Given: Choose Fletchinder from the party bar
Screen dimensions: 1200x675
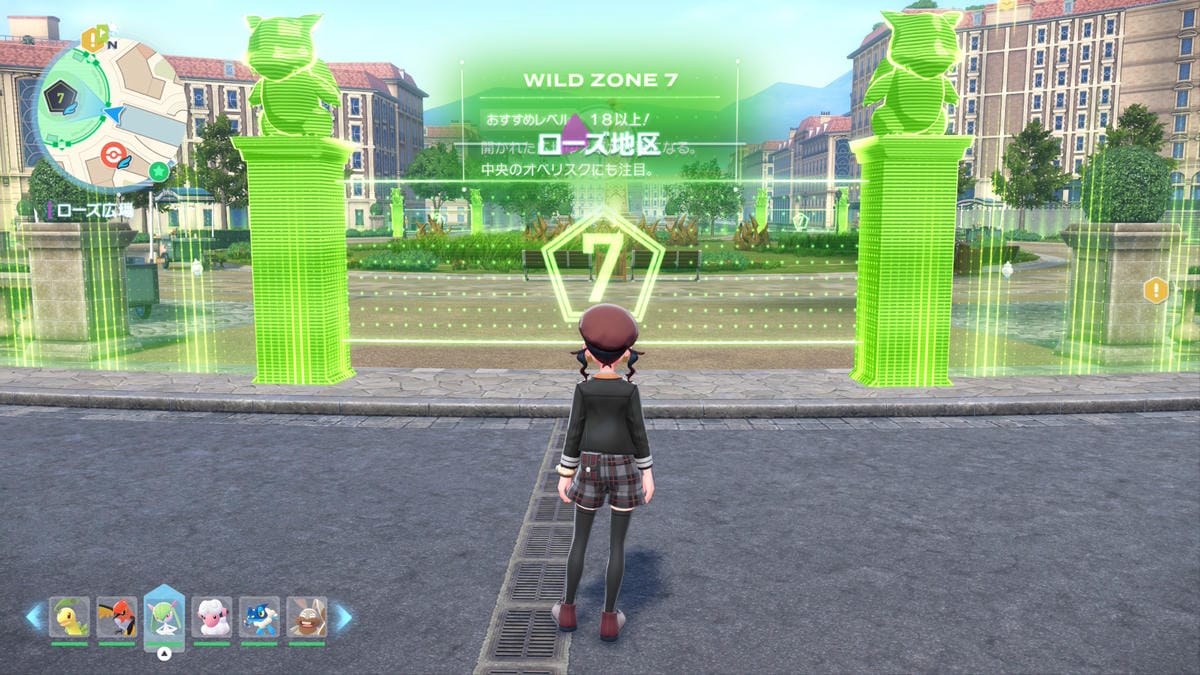Looking at the screenshot, I should [117, 617].
